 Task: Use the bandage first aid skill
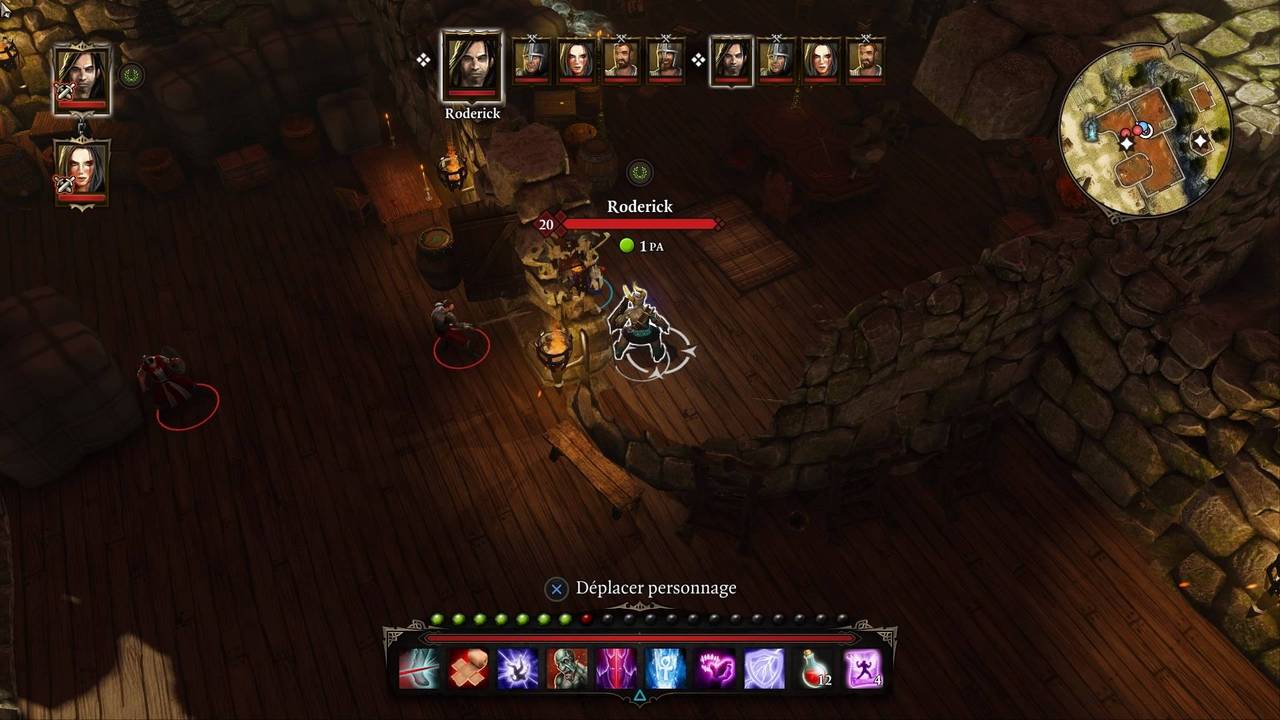pyautogui.click(x=468, y=668)
